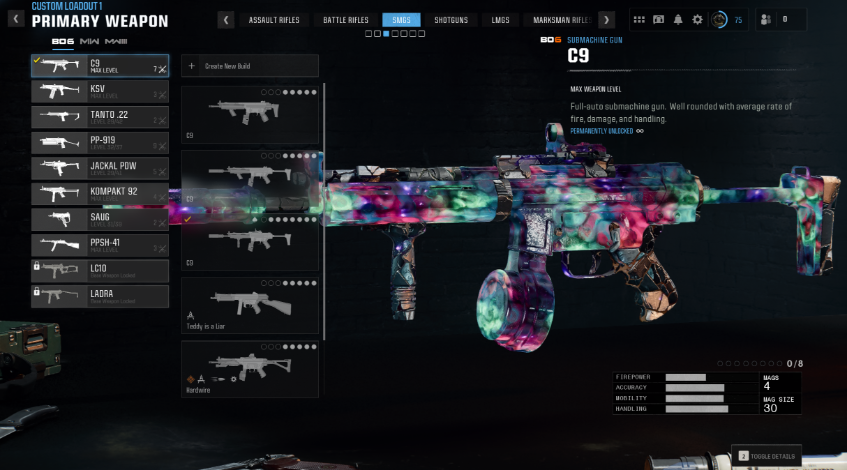The width and height of the screenshot is (847, 470).
Task: Open the settings gear icon
Action: (697, 19)
